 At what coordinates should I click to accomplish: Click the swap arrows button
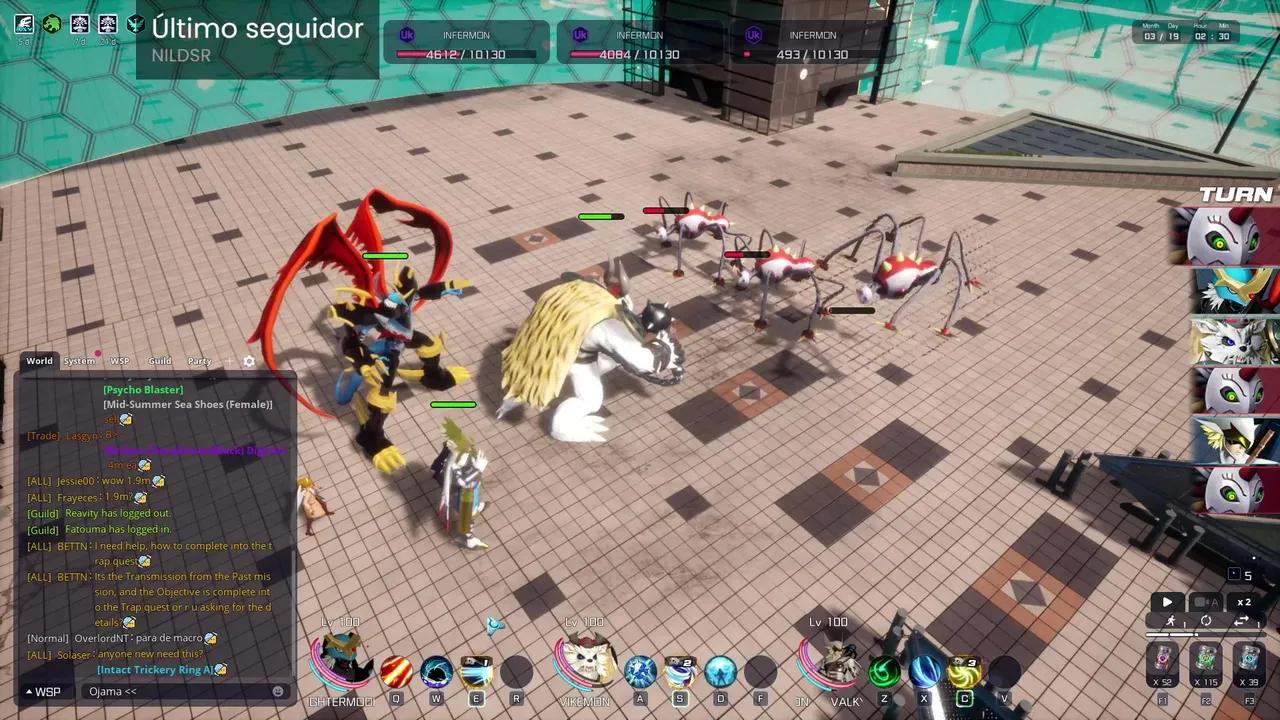click(1242, 622)
